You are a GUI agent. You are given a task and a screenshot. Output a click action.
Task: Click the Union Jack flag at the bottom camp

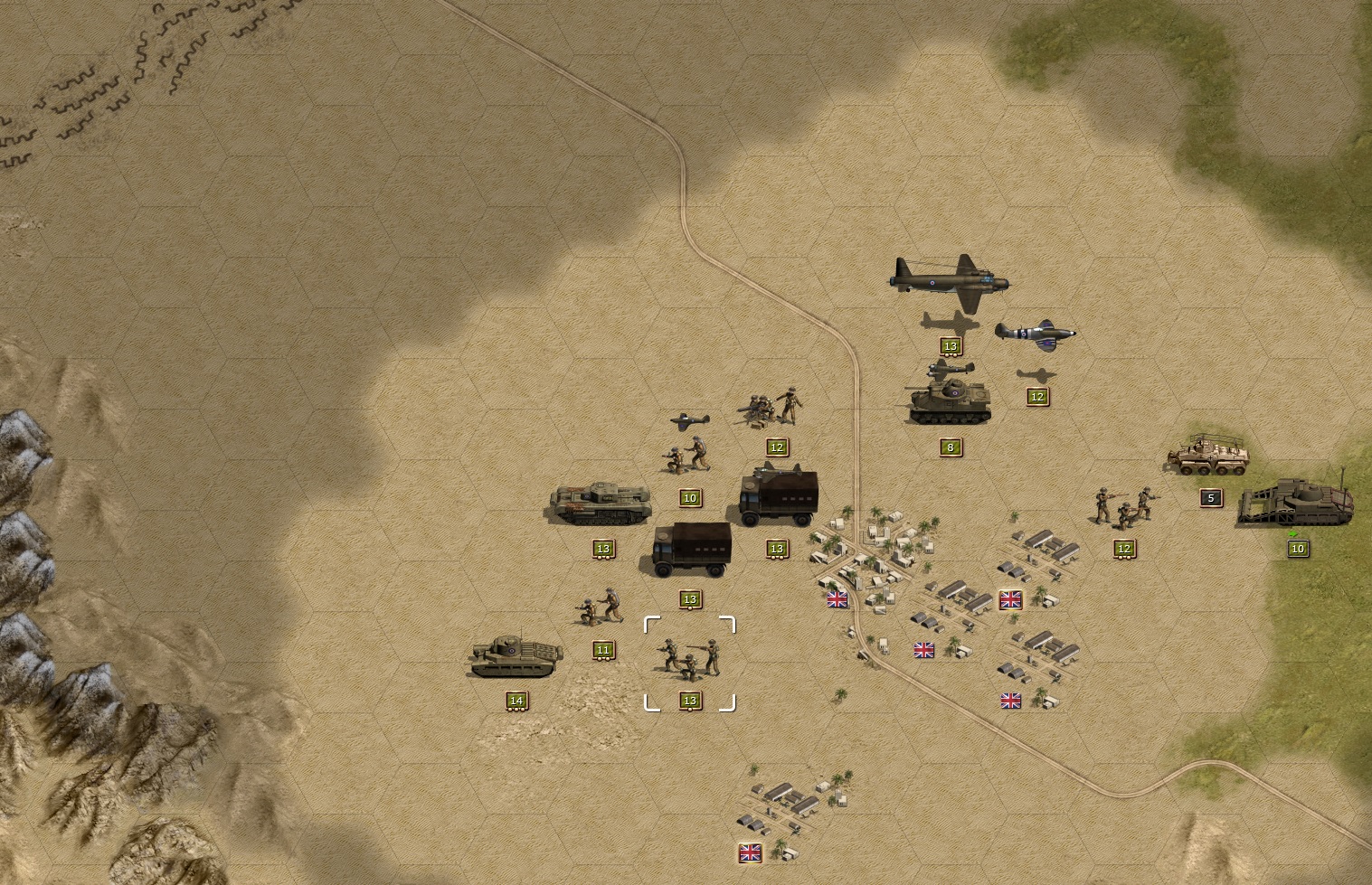(749, 852)
